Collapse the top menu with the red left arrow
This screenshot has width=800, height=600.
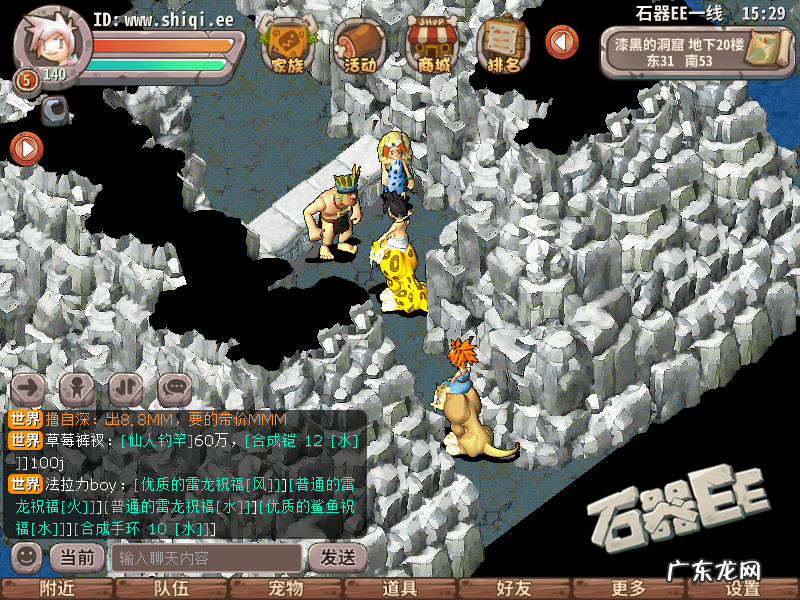[x=562, y=42]
